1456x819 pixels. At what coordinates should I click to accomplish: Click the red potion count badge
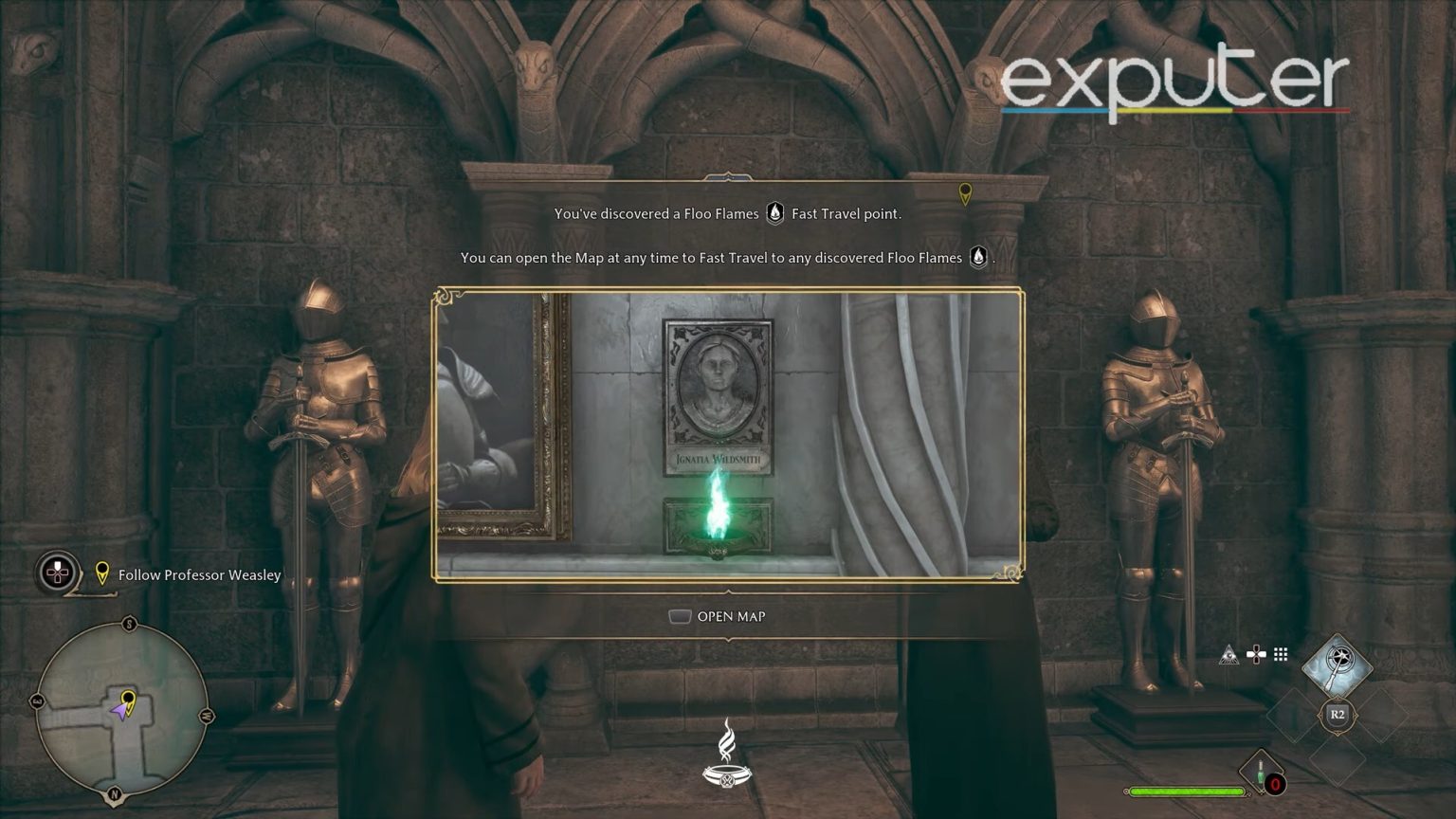tap(1275, 785)
